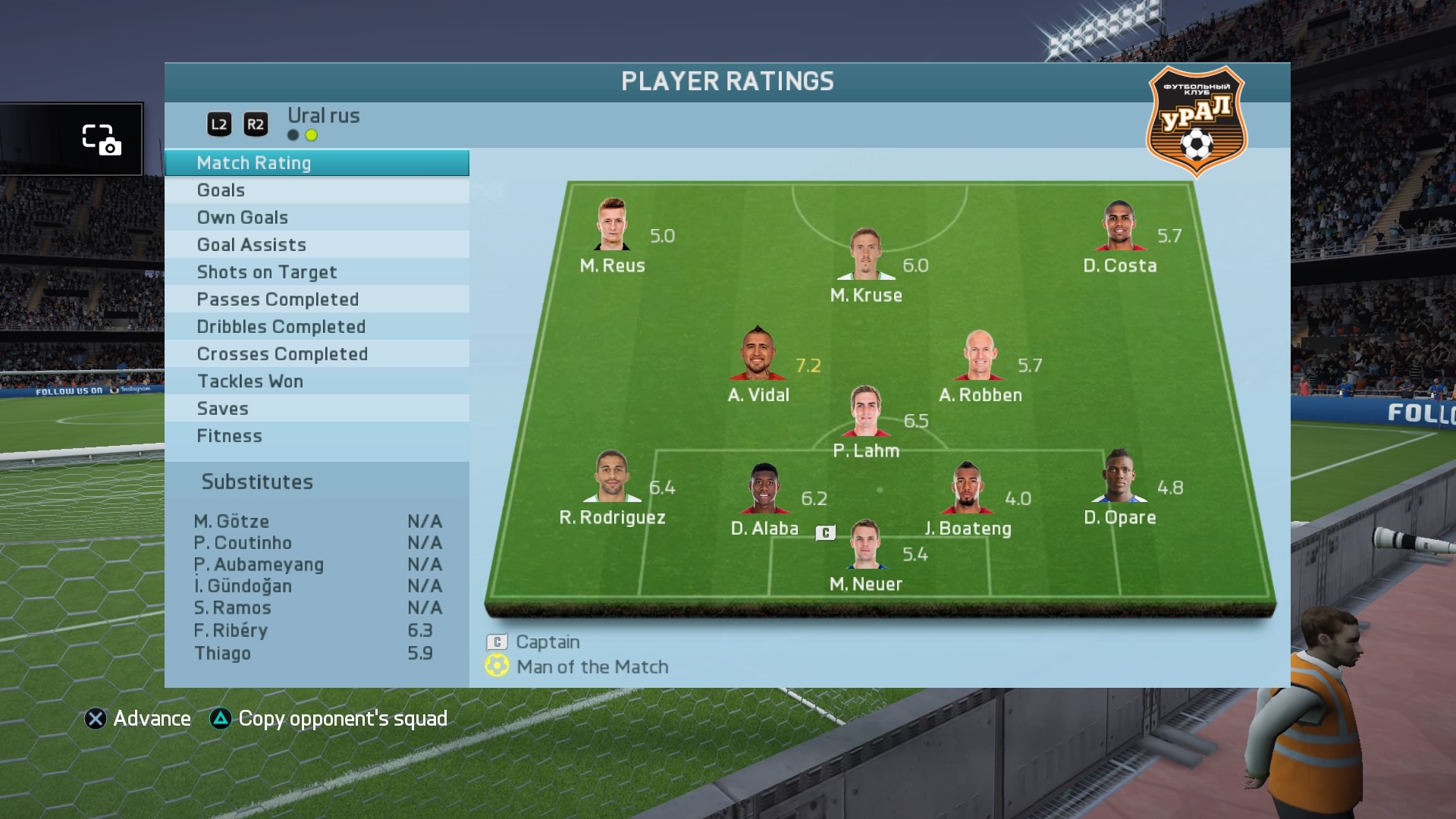Show the Goals statistic
1456x819 pixels.
pos(316,190)
